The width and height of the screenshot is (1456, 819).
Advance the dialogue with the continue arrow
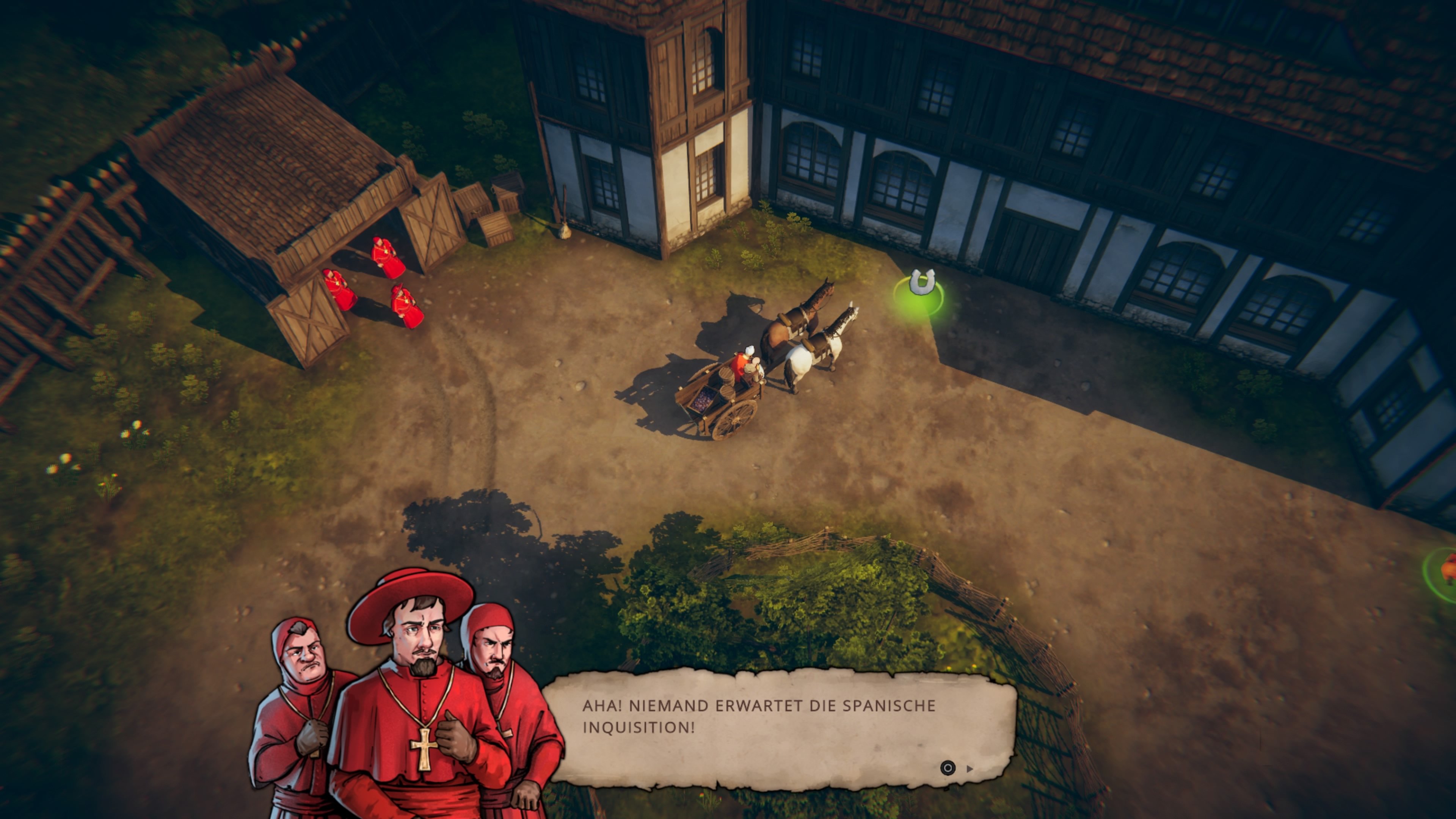pos(970,769)
